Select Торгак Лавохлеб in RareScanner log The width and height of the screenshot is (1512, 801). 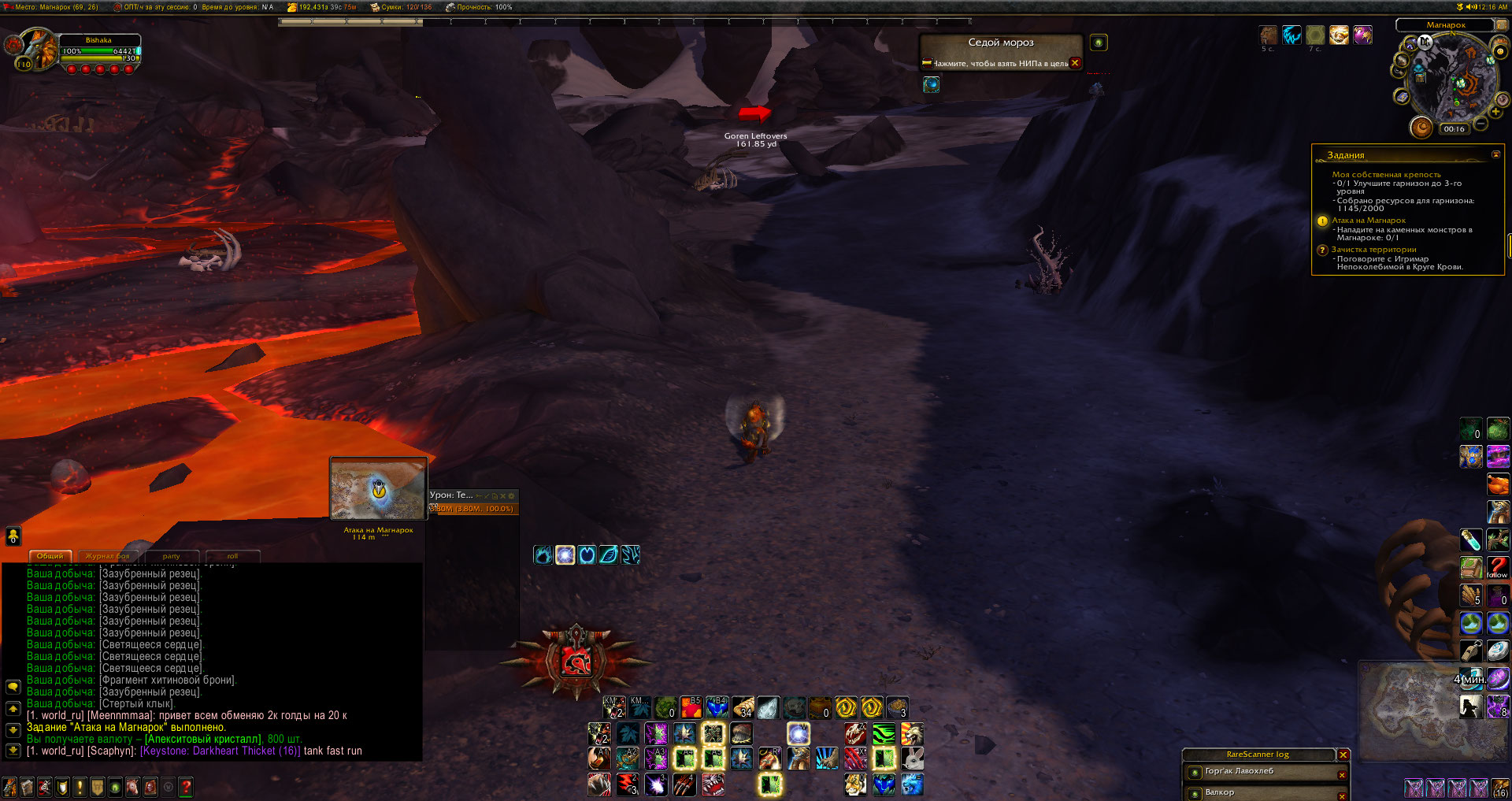tap(1239, 772)
